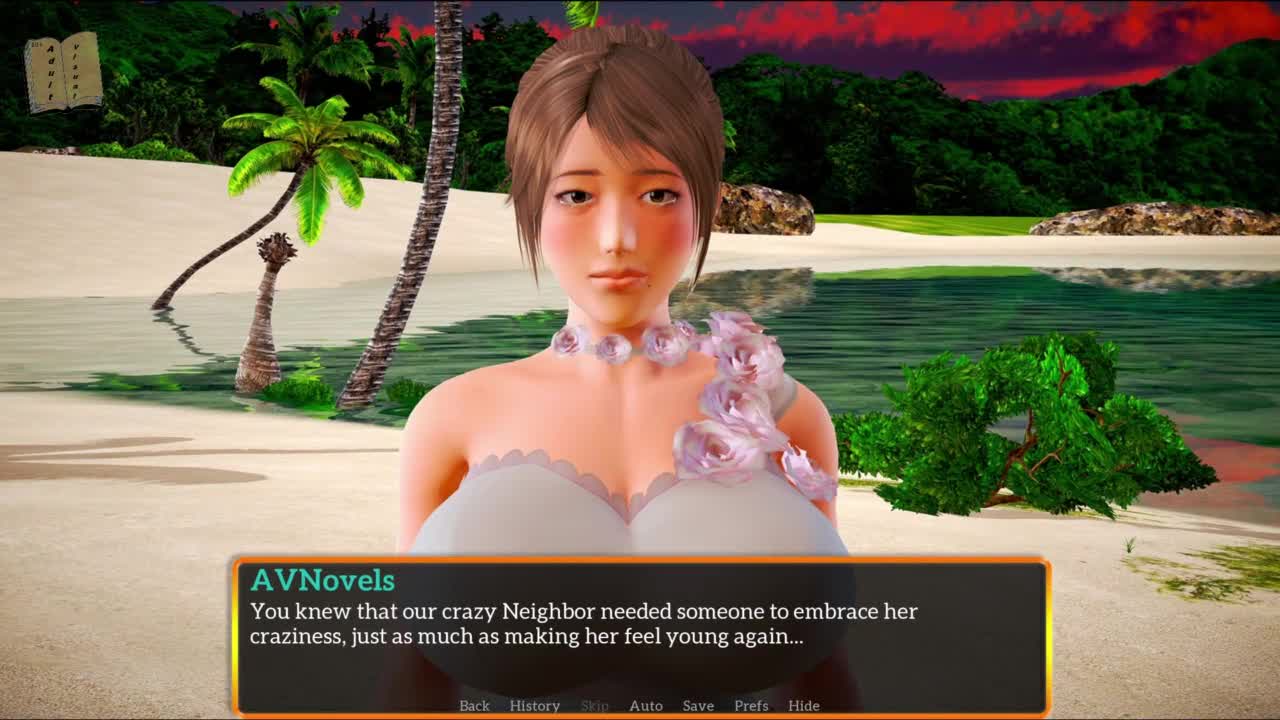The height and width of the screenshot is (720, 1280).
Task: Open the Save menu
Action: click(698, 705)
